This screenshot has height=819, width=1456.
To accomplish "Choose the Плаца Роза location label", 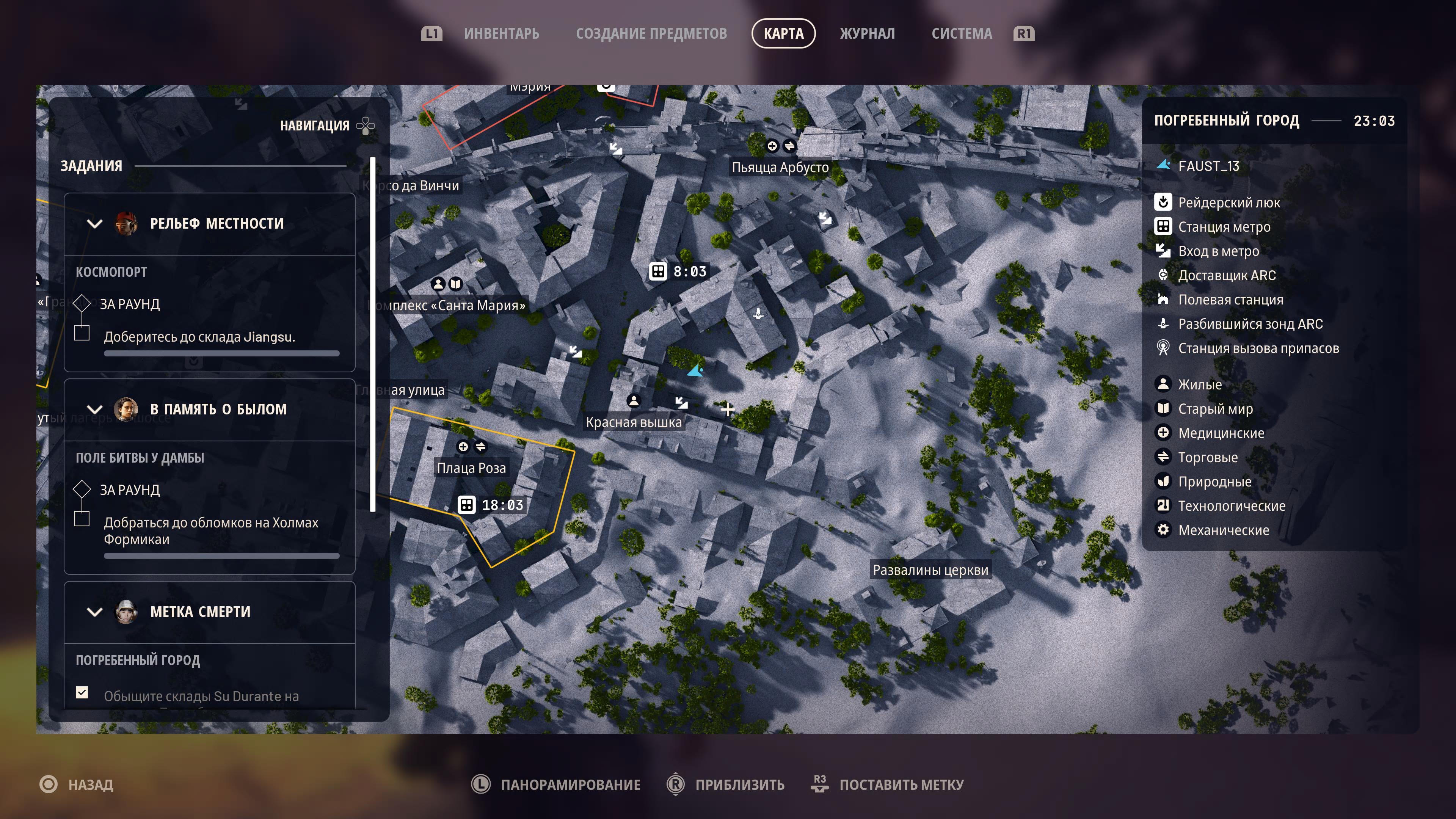I will point(471,468).
